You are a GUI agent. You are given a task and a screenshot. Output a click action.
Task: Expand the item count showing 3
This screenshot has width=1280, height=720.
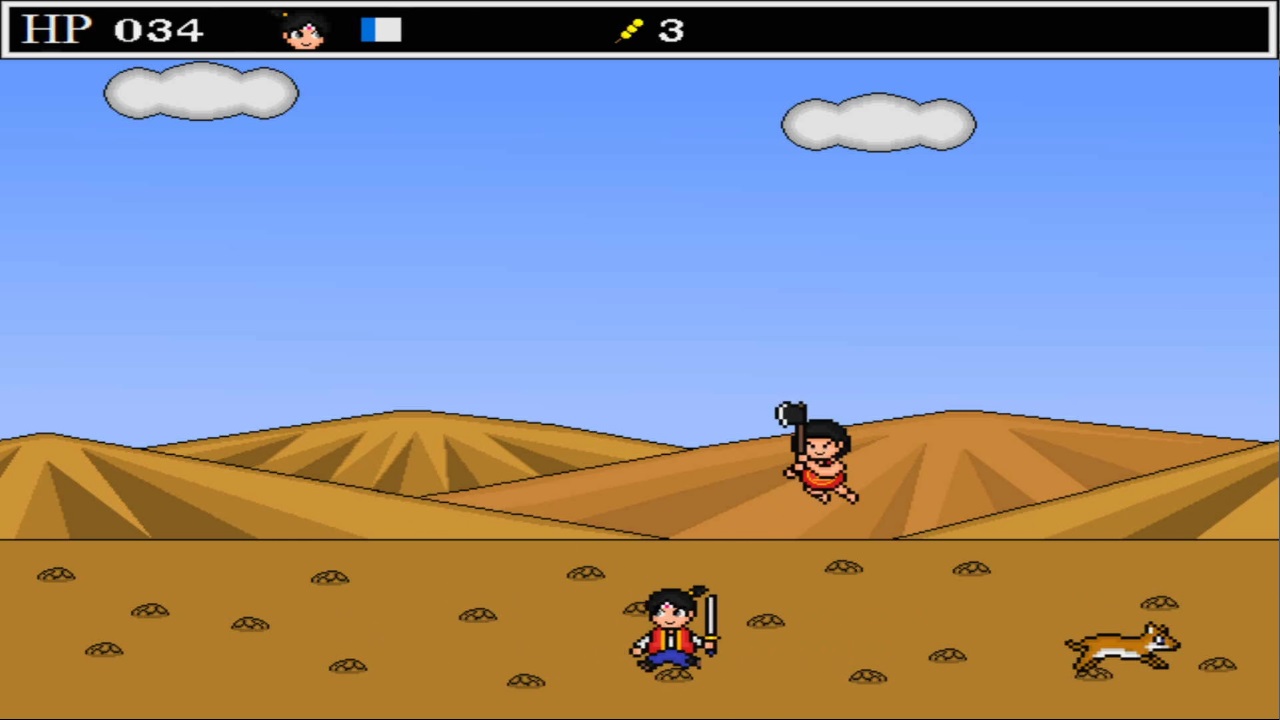coord(670,30)
